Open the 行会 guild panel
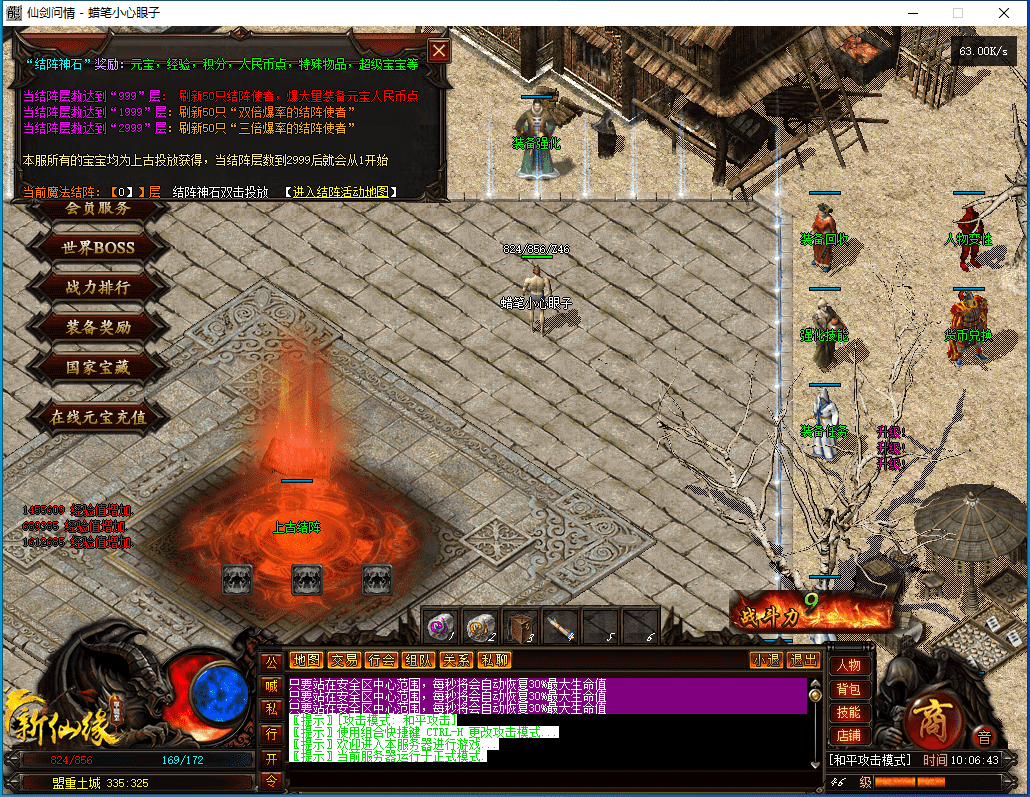The height and width of the screenshot is (797, 1030). 381,660
